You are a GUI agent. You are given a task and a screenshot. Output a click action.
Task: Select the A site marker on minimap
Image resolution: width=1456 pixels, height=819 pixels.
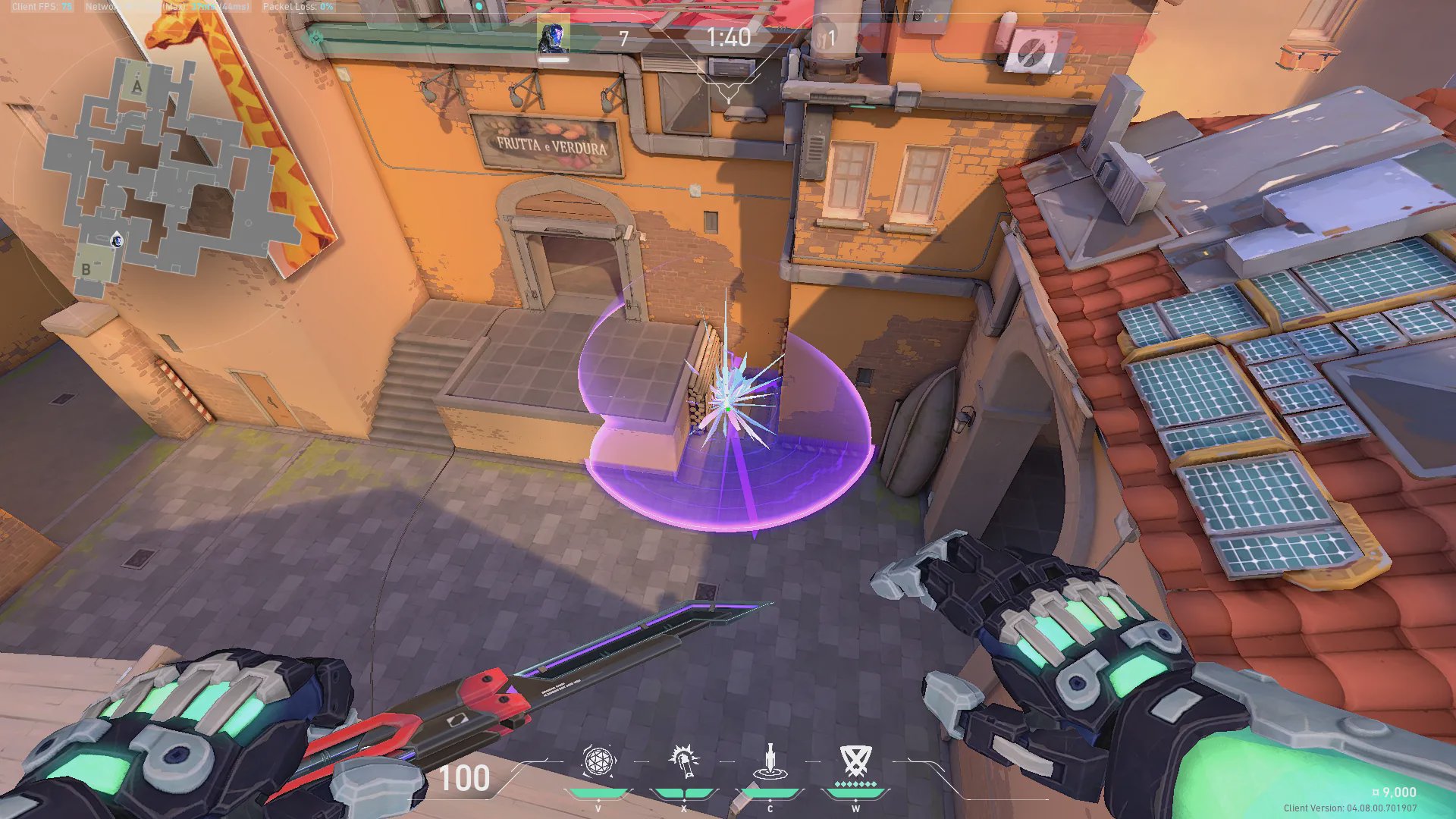tap(136, 86)
